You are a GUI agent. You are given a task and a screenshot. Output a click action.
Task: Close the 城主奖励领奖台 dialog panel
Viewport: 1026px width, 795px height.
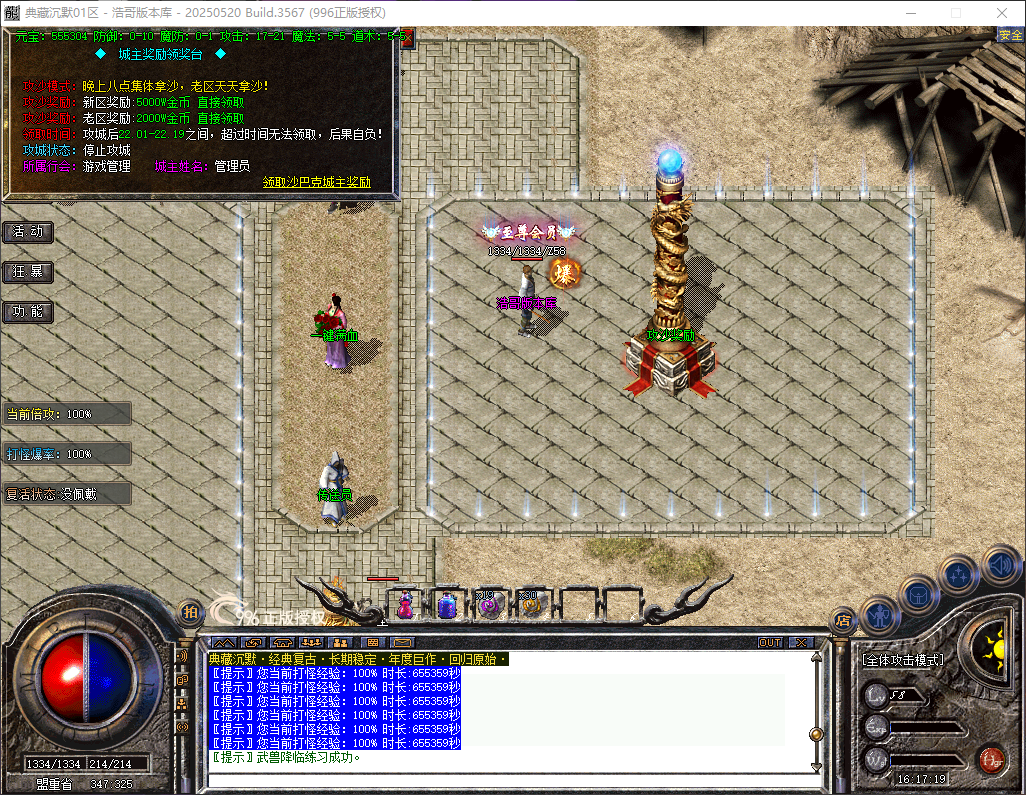pyautogui.click(x=407, y=39)
